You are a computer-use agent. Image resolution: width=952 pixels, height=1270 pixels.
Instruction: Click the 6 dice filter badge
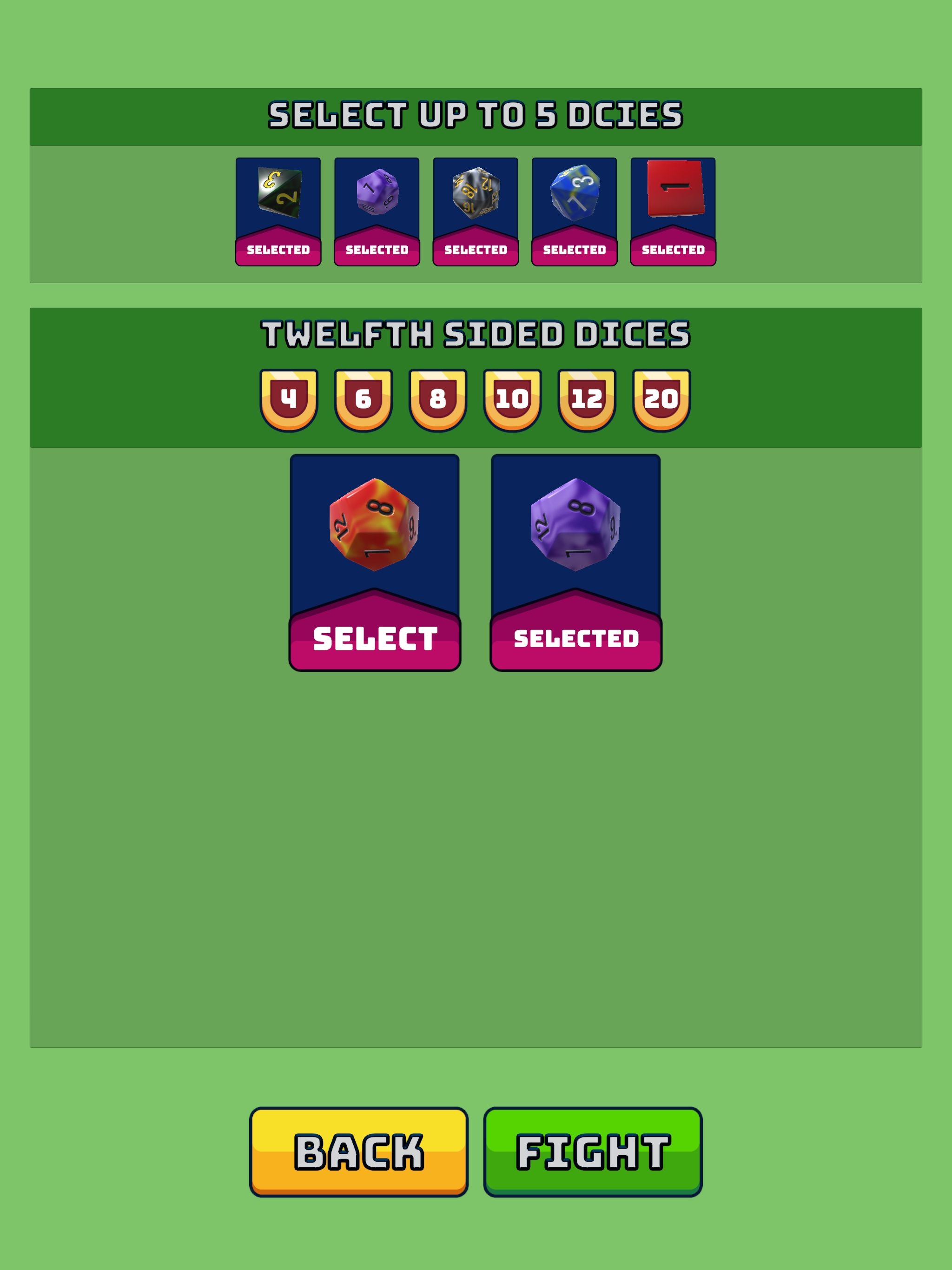pos(364,398)
